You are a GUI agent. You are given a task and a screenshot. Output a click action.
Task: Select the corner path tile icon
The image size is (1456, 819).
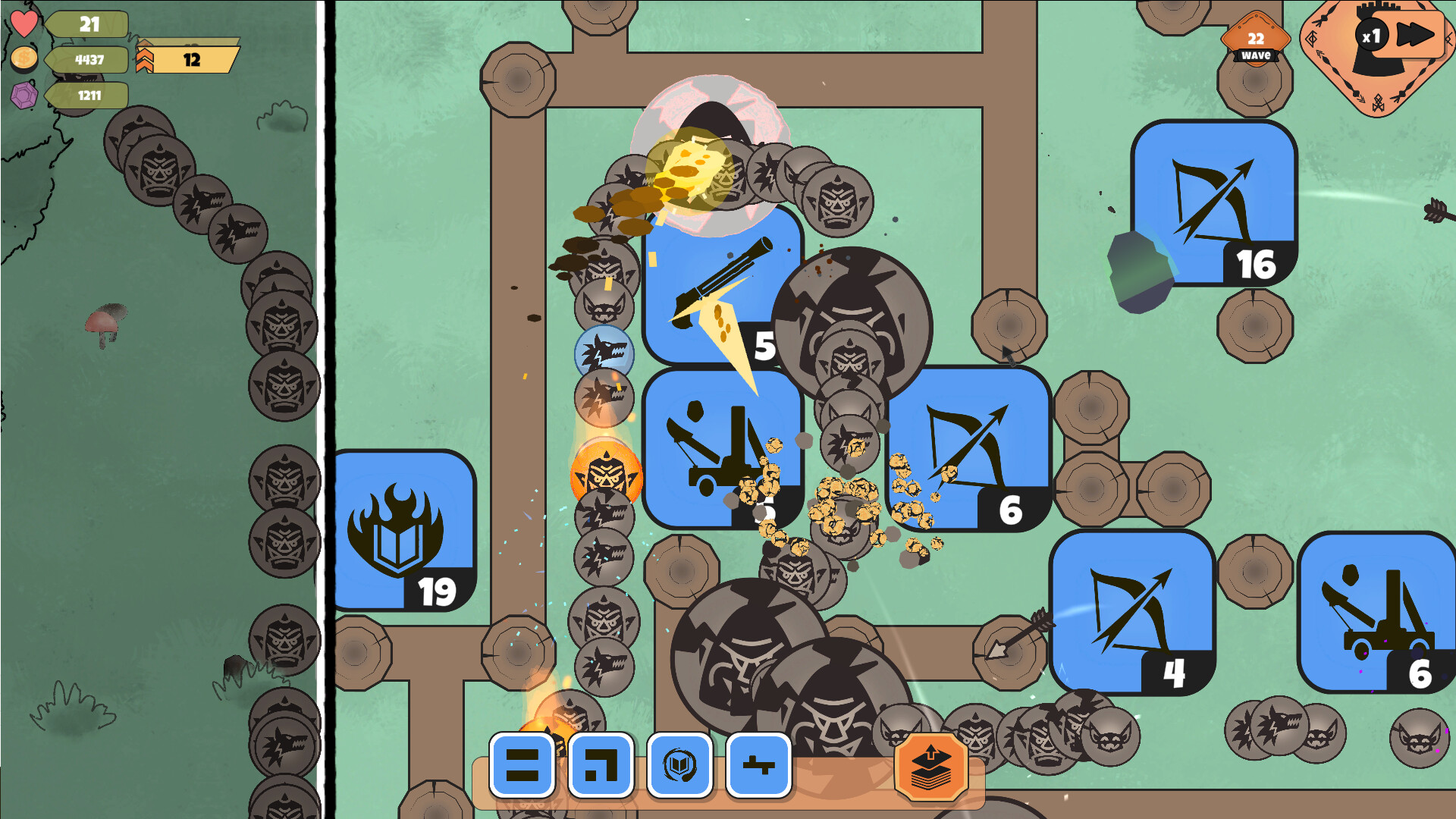coord(601,766)
